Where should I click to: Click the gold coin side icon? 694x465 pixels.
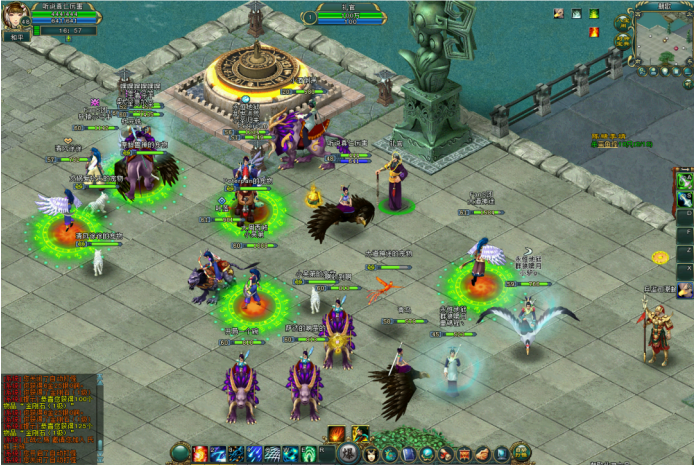click(x=660, y=257)
